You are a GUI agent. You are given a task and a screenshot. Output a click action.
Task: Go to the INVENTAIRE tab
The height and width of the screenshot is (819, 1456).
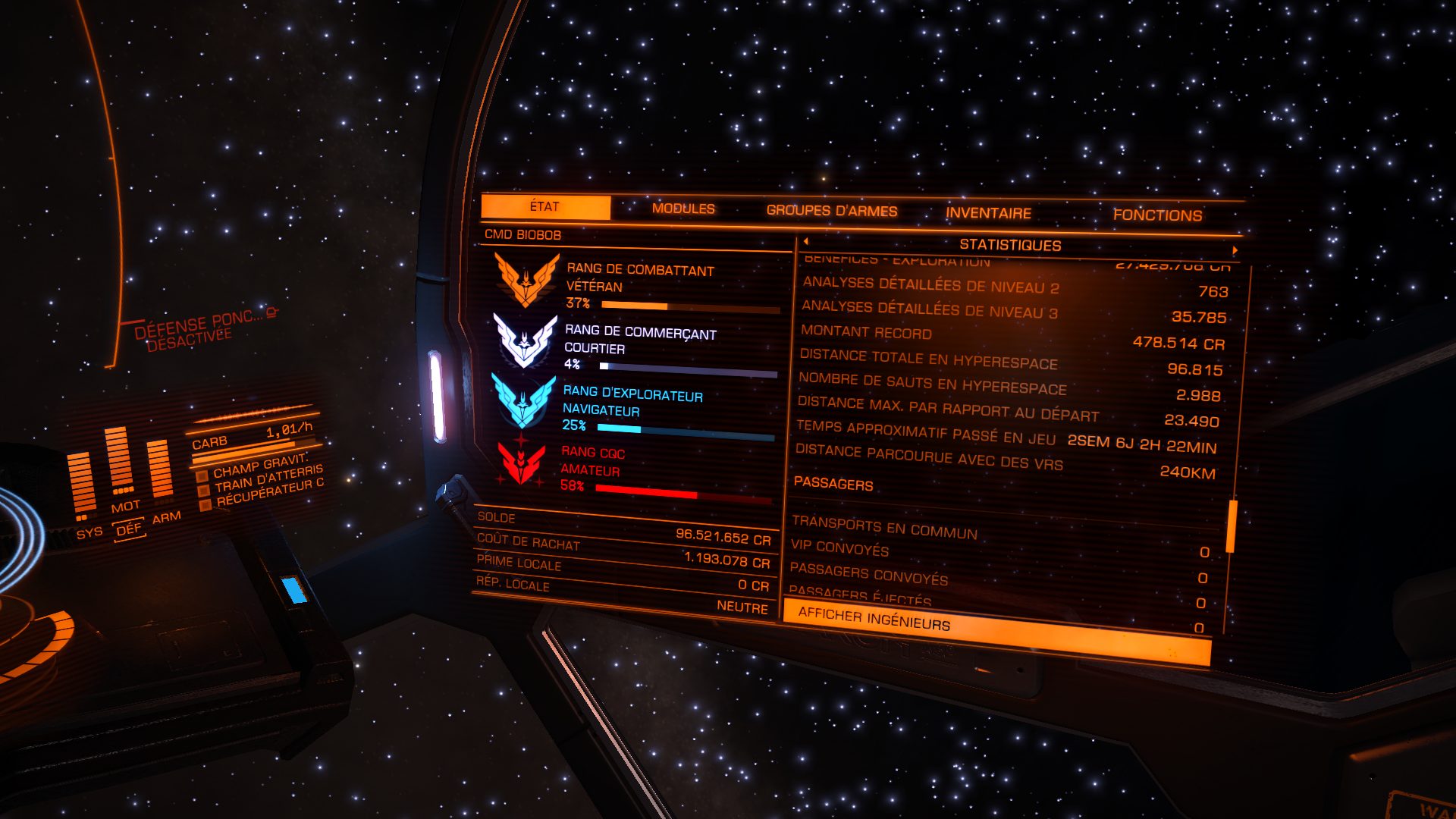point(988,214)
